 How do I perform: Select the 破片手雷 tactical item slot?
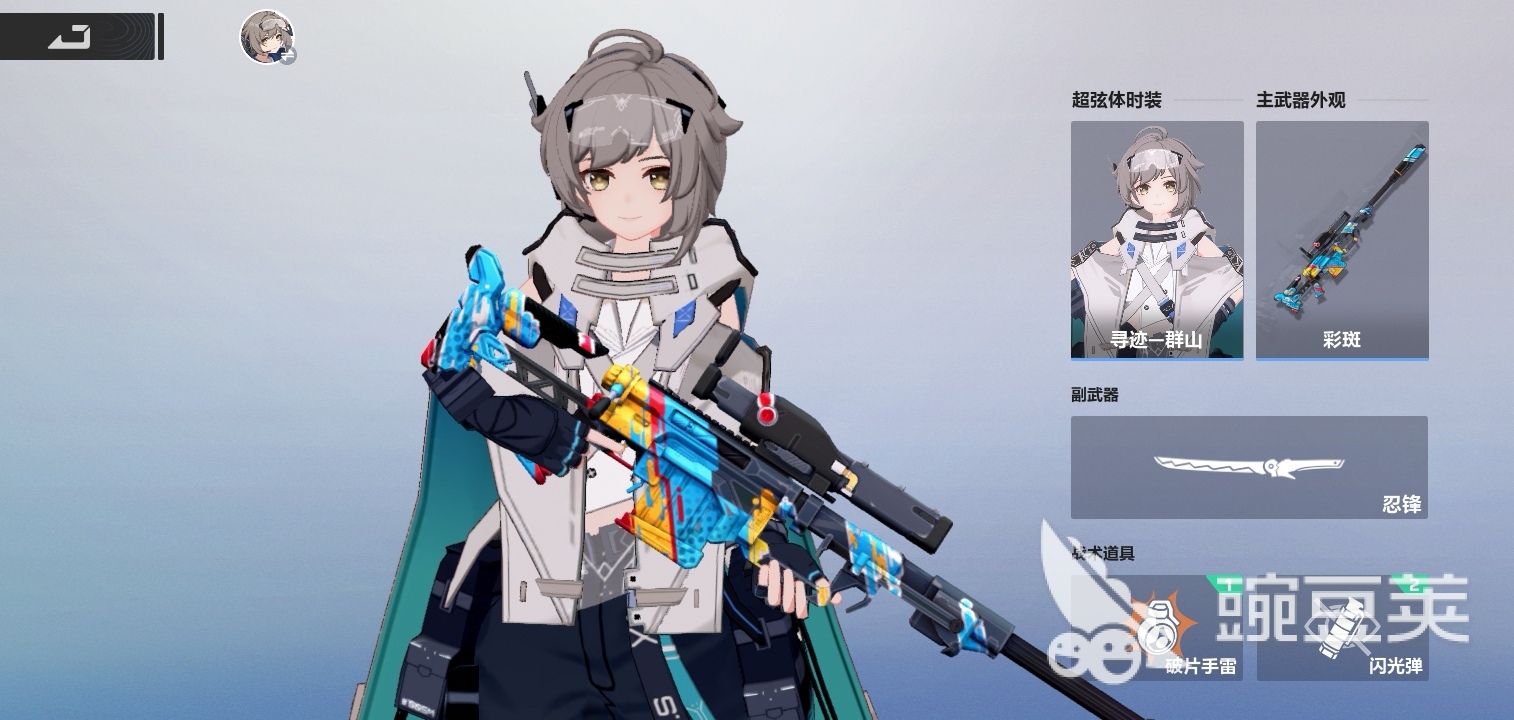tap(1157, 628)
